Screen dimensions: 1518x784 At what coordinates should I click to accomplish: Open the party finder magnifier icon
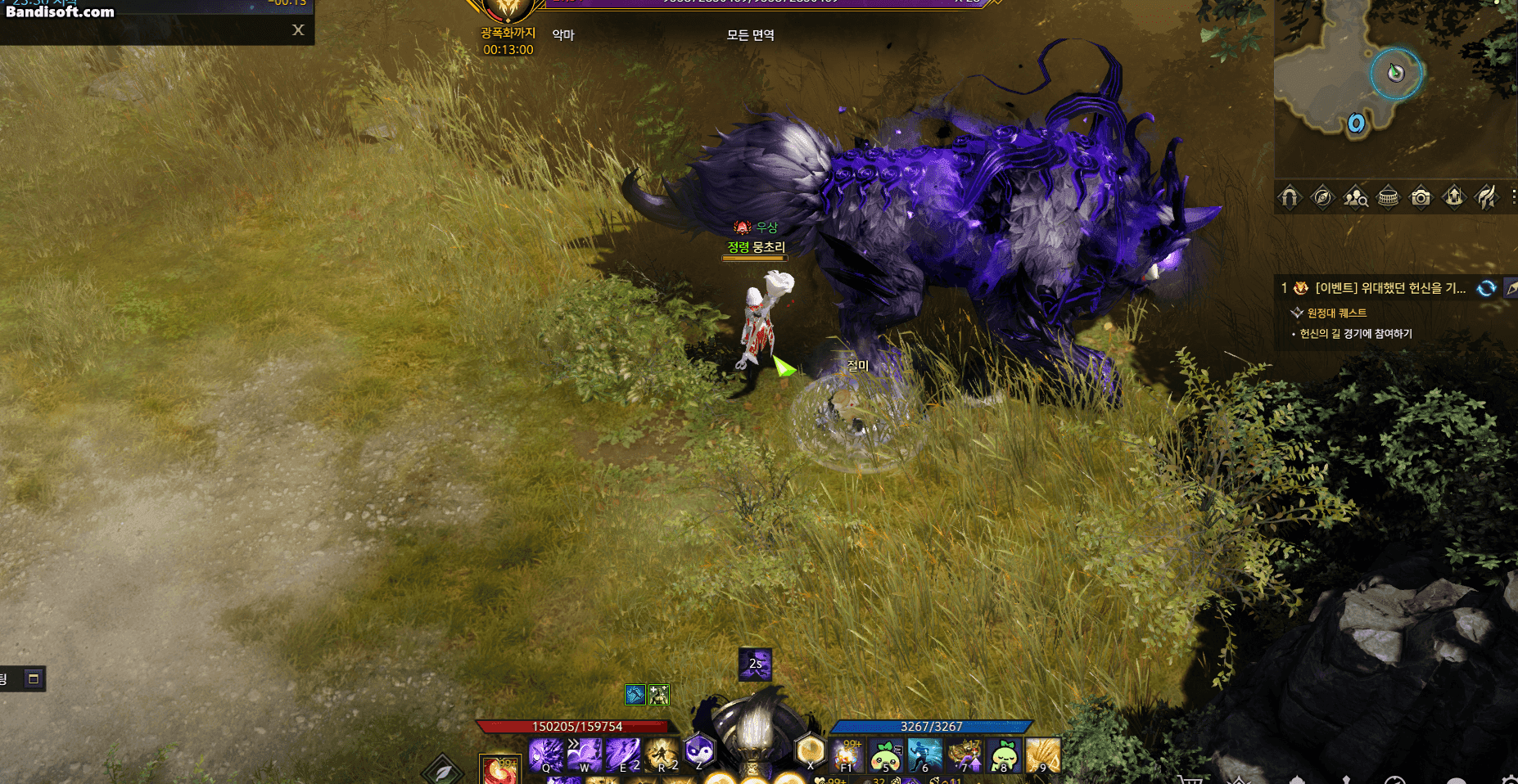tap(1355, 197)
